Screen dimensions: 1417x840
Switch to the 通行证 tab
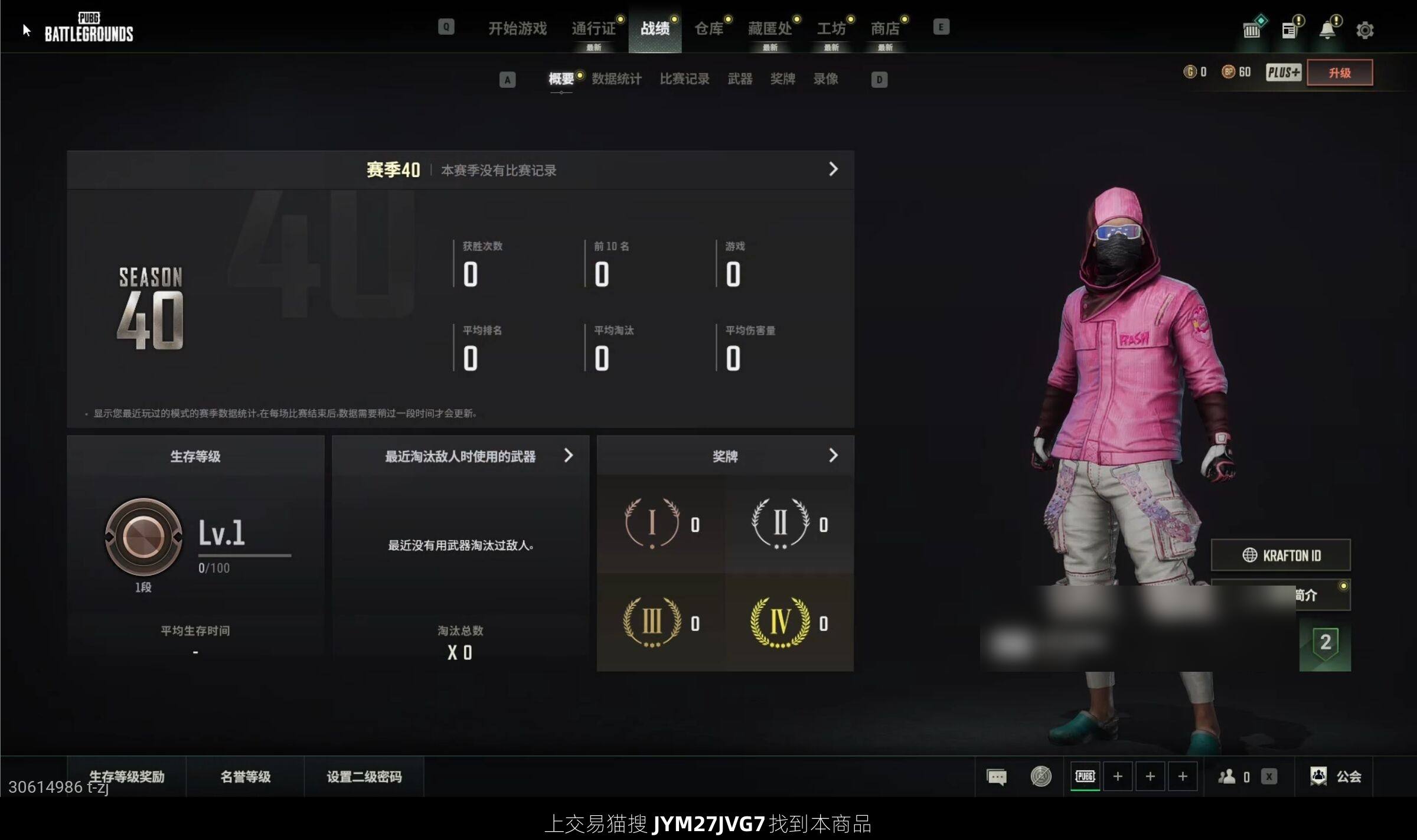[593, 28]
